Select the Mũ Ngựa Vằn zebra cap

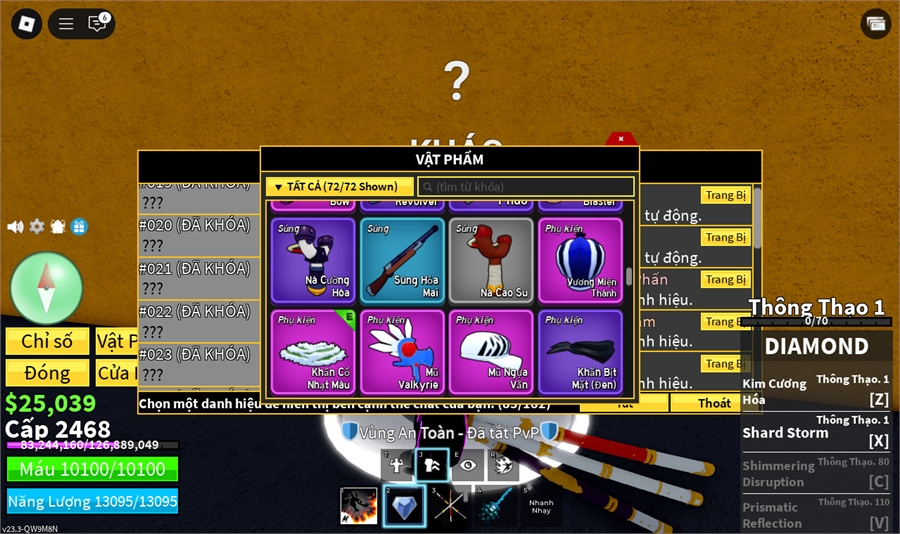(x=492, y=351)
